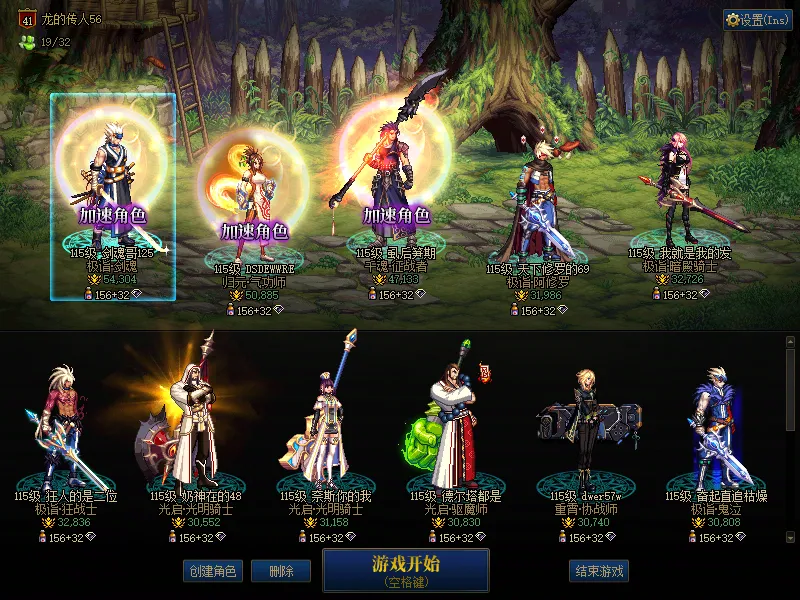Start the game with 游戏开始 button
This screenshot has width=800, height=600.
pyautogui.click(x=405, y=569)
